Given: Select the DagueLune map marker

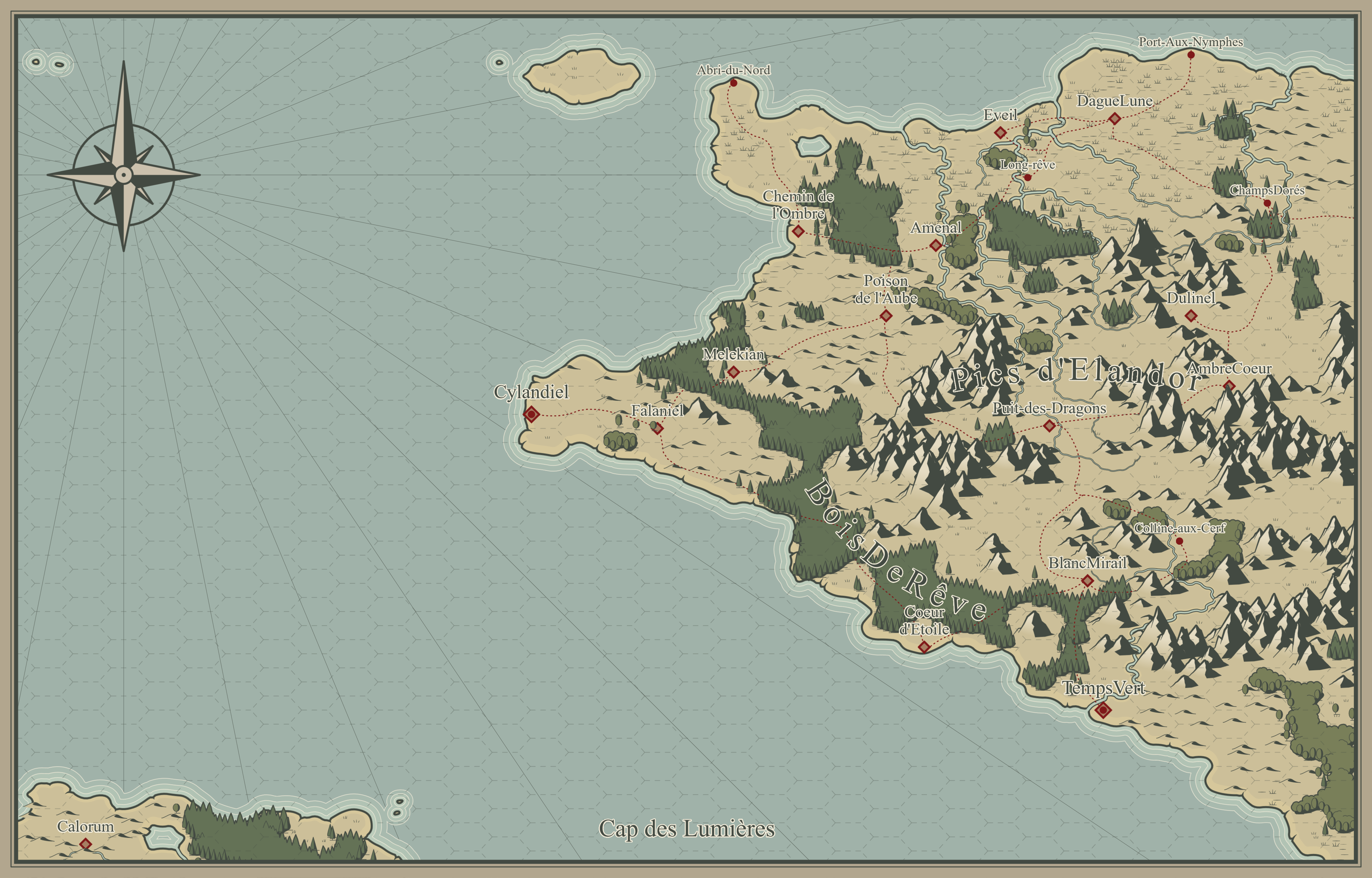Looking at the screenshot, I should (1115, 119).
